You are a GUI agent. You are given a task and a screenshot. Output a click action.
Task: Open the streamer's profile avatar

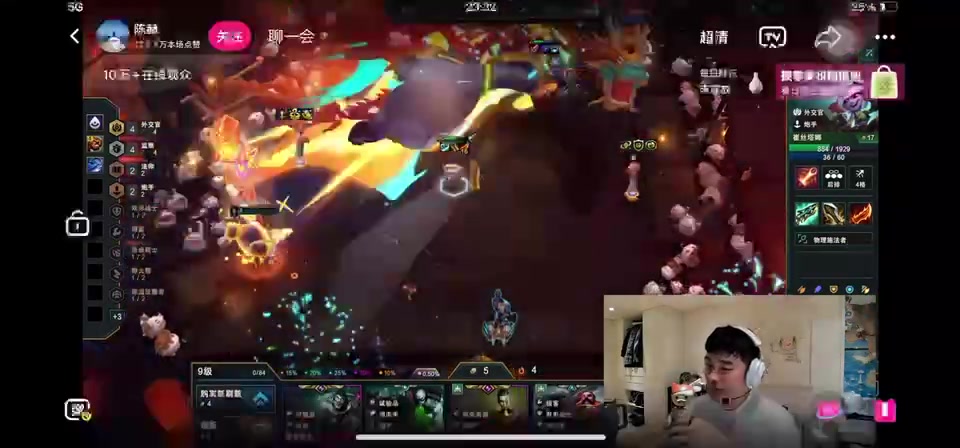pyautogui.click(x=112, y=36)
